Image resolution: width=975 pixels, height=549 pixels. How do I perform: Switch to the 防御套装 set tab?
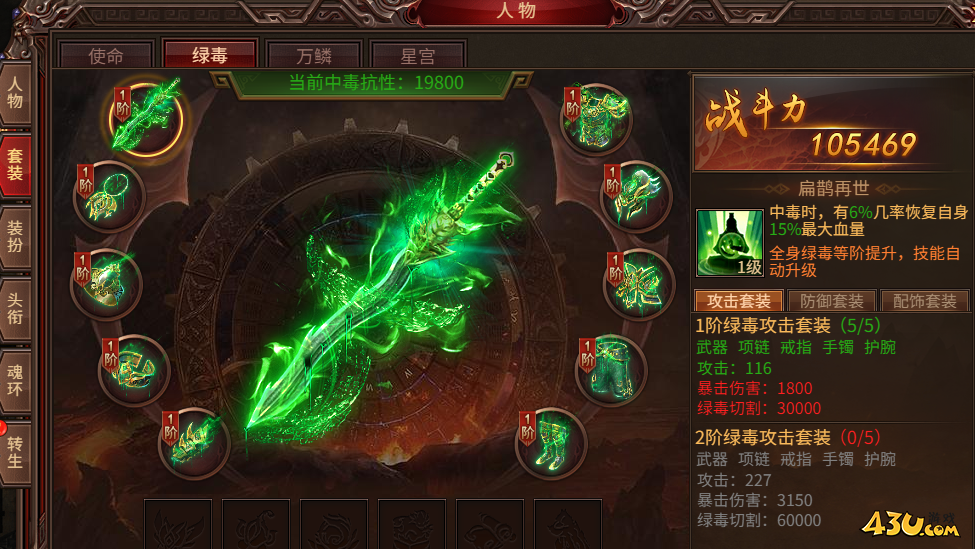pyautogui.click(x=831, y=301)
